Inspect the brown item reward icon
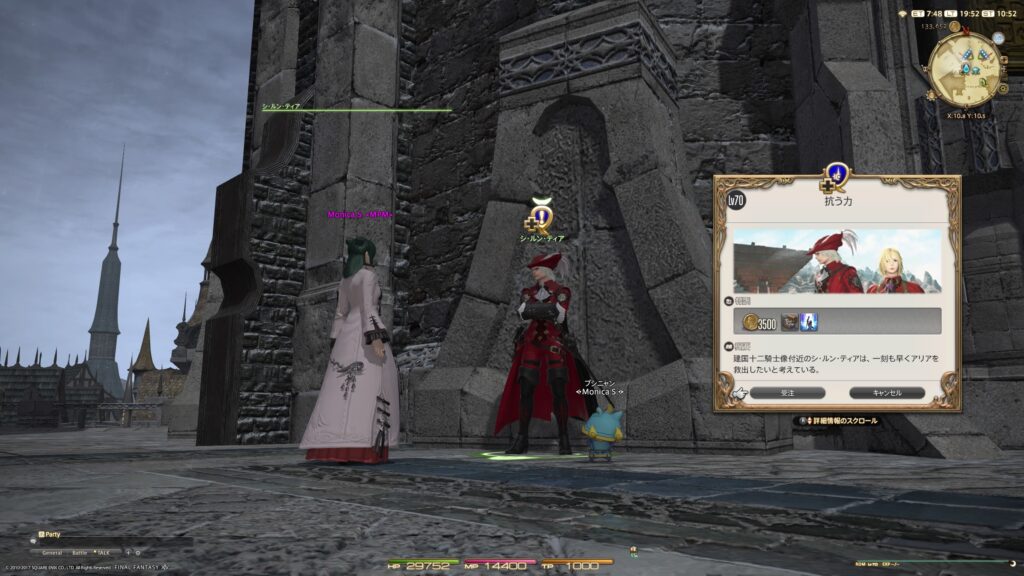 (789, 321)
